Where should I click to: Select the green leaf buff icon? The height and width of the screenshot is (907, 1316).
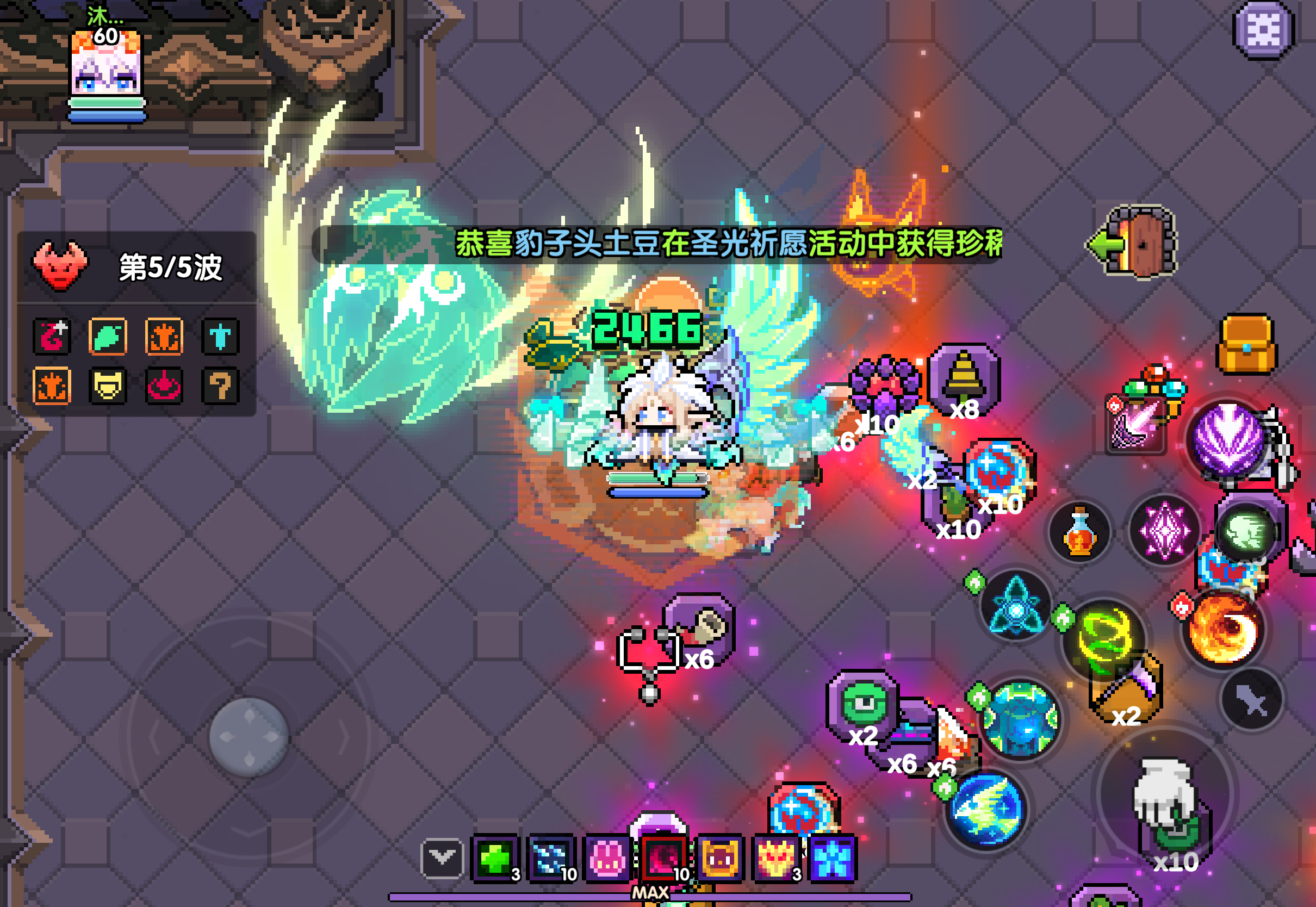(x=108, y=336)
